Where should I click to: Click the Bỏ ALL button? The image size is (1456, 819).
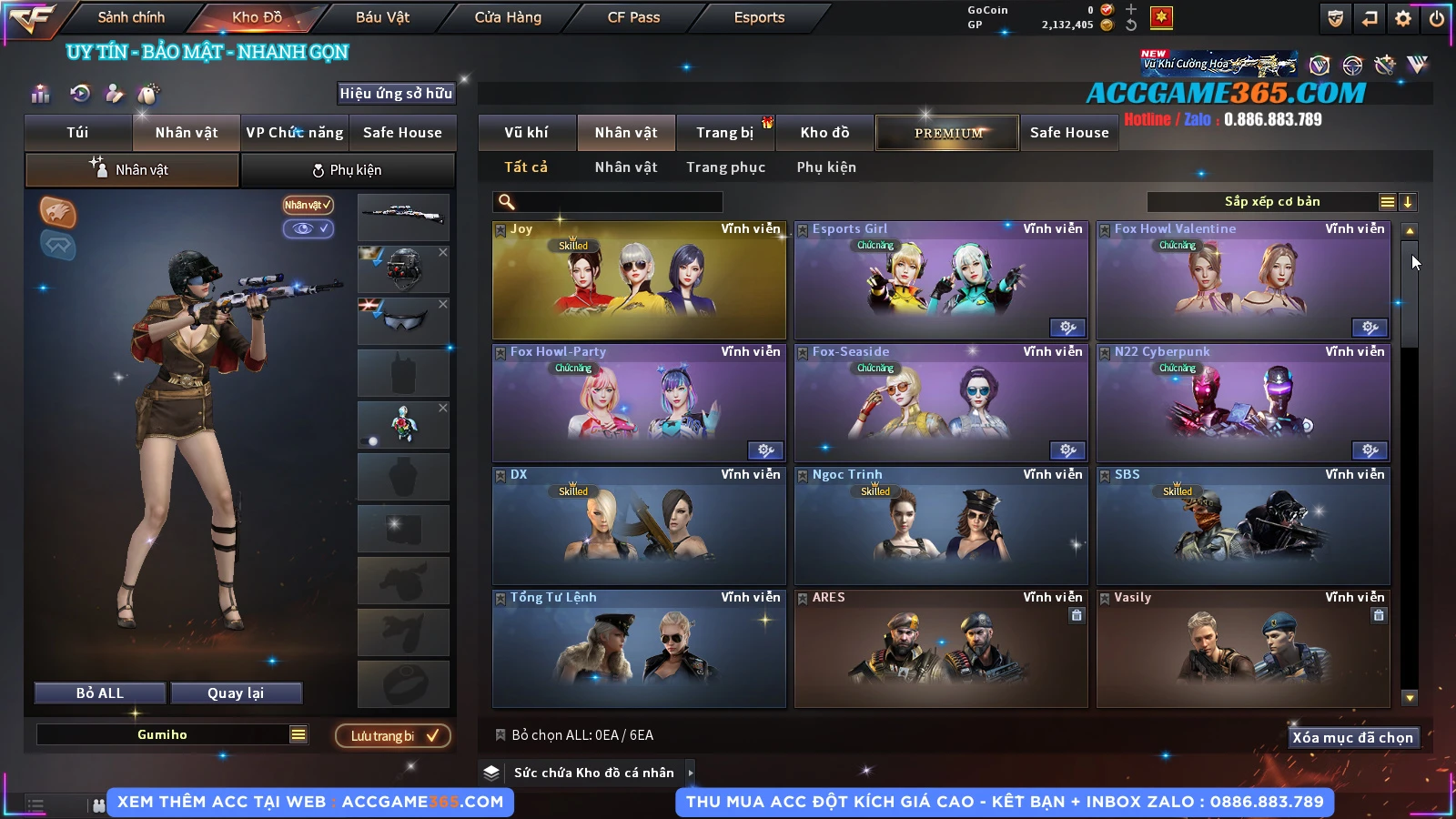[x=100, y=693]
